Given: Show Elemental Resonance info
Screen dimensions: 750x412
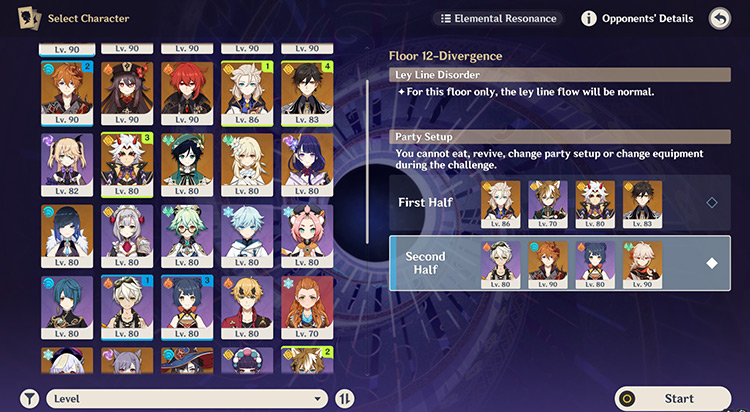Looking at the screenshot, I should point(496,18).
